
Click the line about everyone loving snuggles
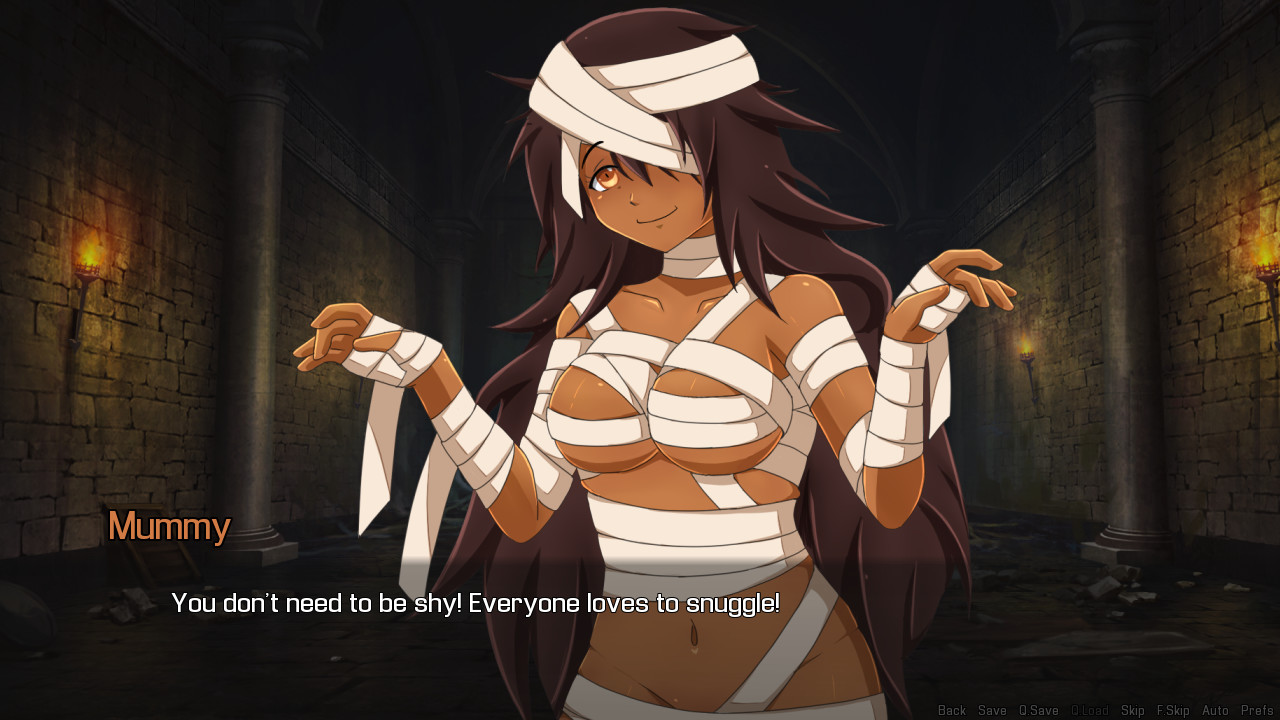coord(478,603)
